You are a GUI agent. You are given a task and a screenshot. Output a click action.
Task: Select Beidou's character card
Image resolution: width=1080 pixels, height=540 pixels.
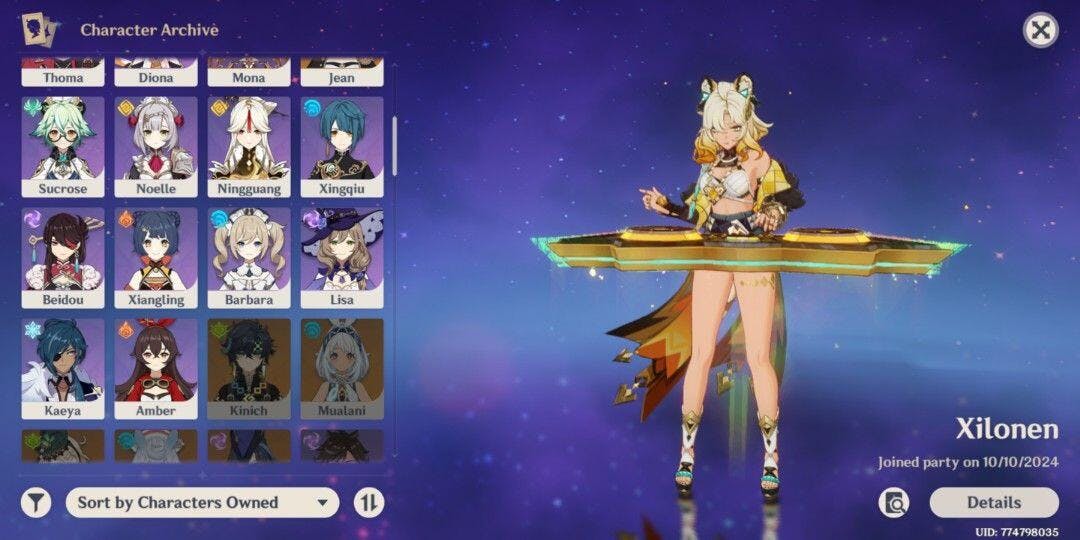point(63,257)
